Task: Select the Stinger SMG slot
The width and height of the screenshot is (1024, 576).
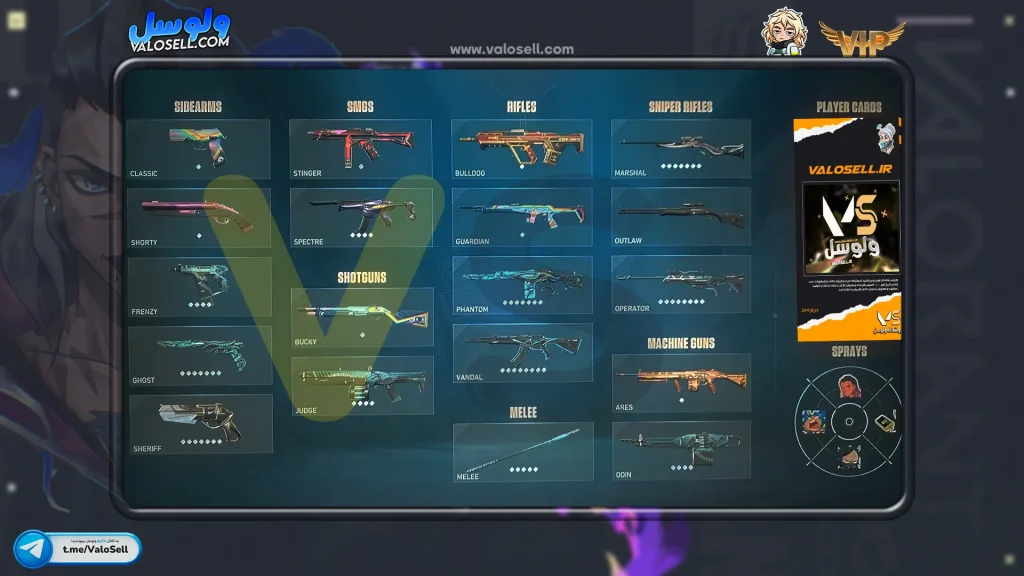Action: tap(360, 149)
